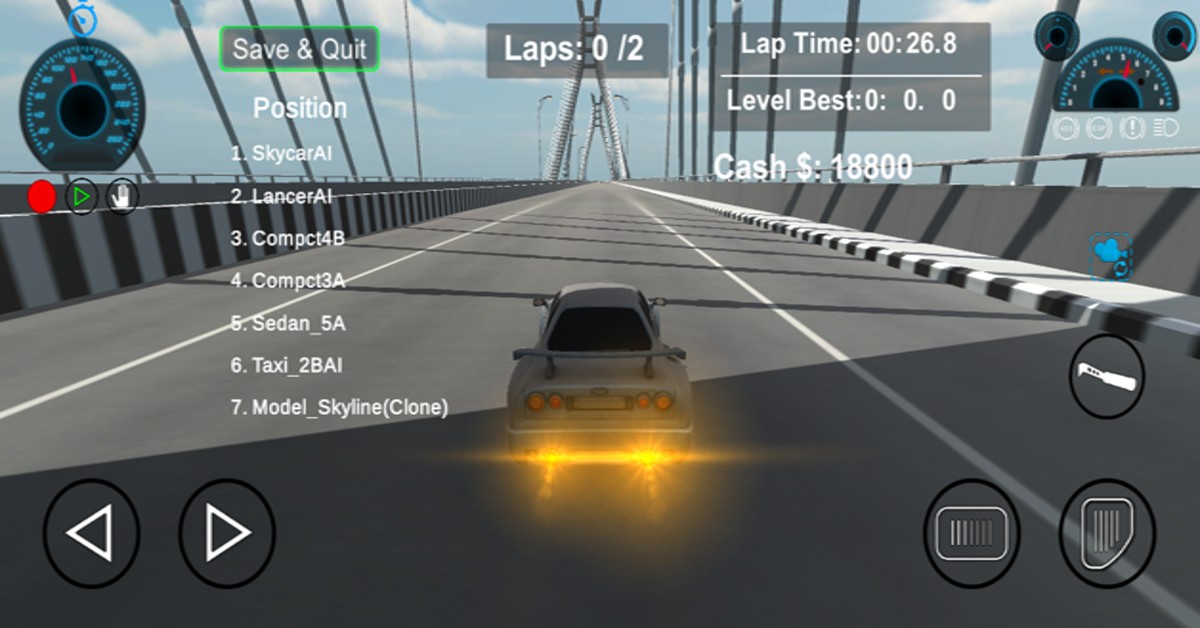1200x628 pixels.
Task: Click the blue stopwatch icon
Action: pos(82,20)
